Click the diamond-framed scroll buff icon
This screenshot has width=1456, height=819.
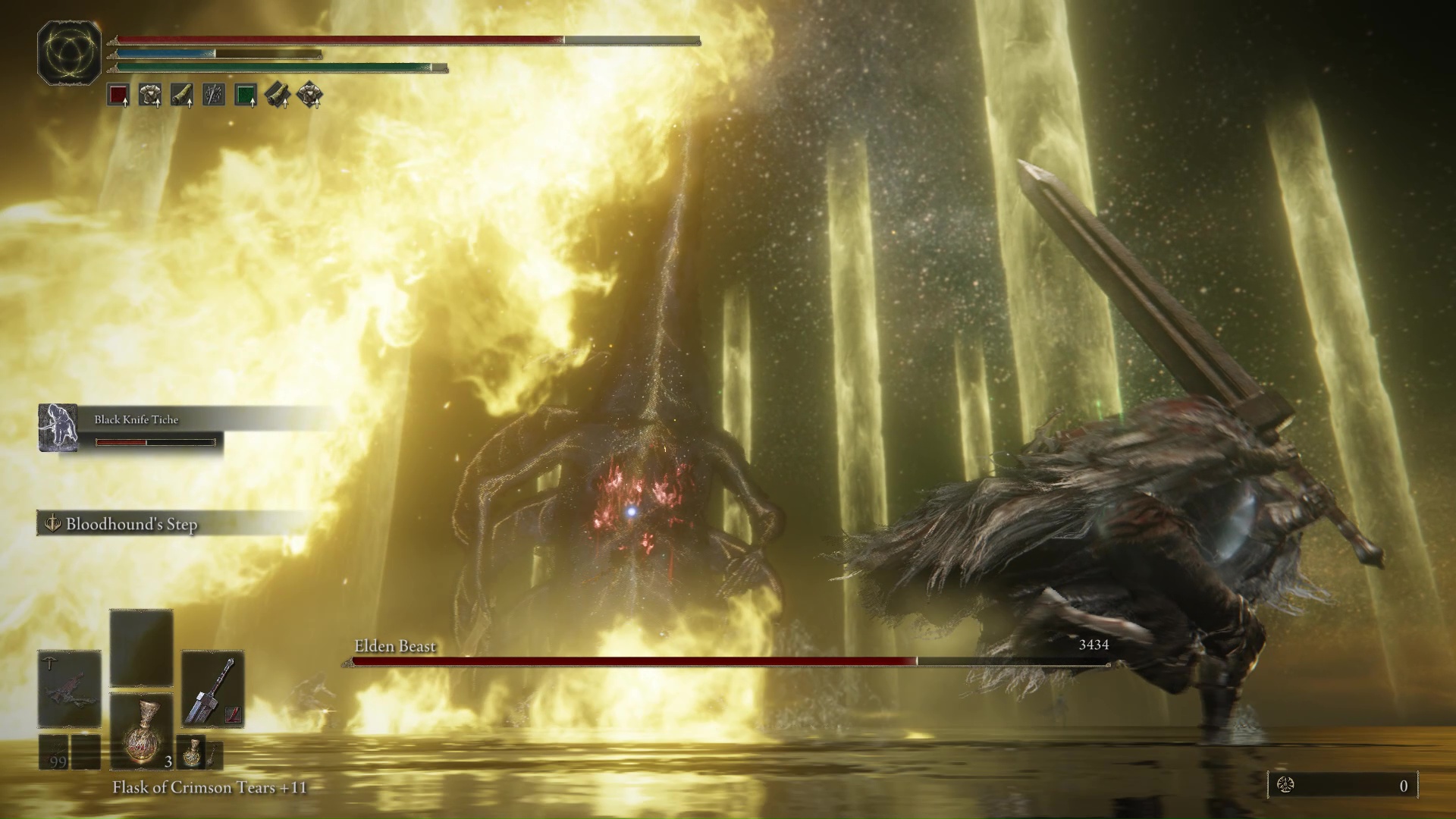[278, 96]
